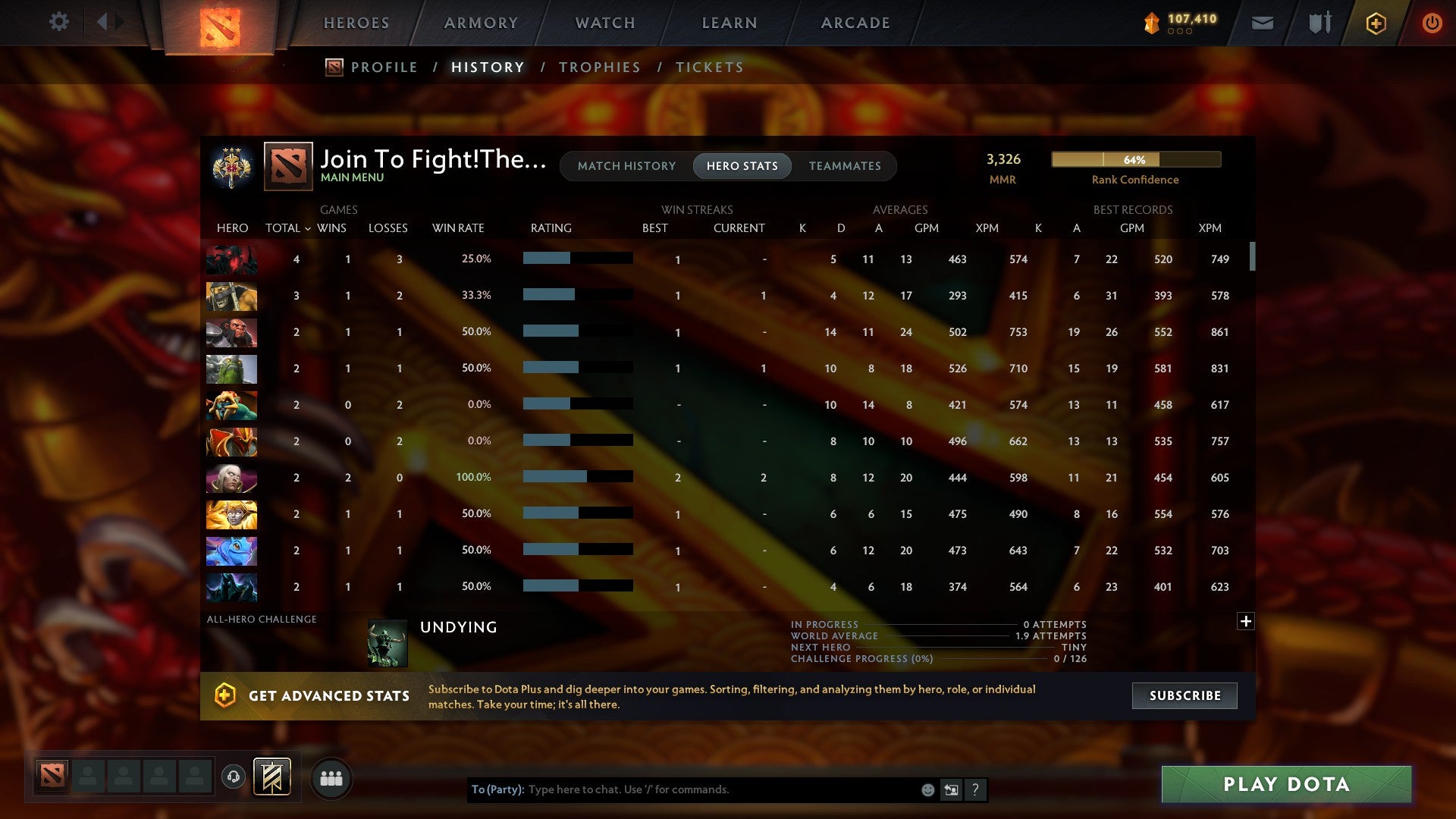Toggle the party voice chat headset
This screenshot has height=819, width=1456.
tap(233, 777)
